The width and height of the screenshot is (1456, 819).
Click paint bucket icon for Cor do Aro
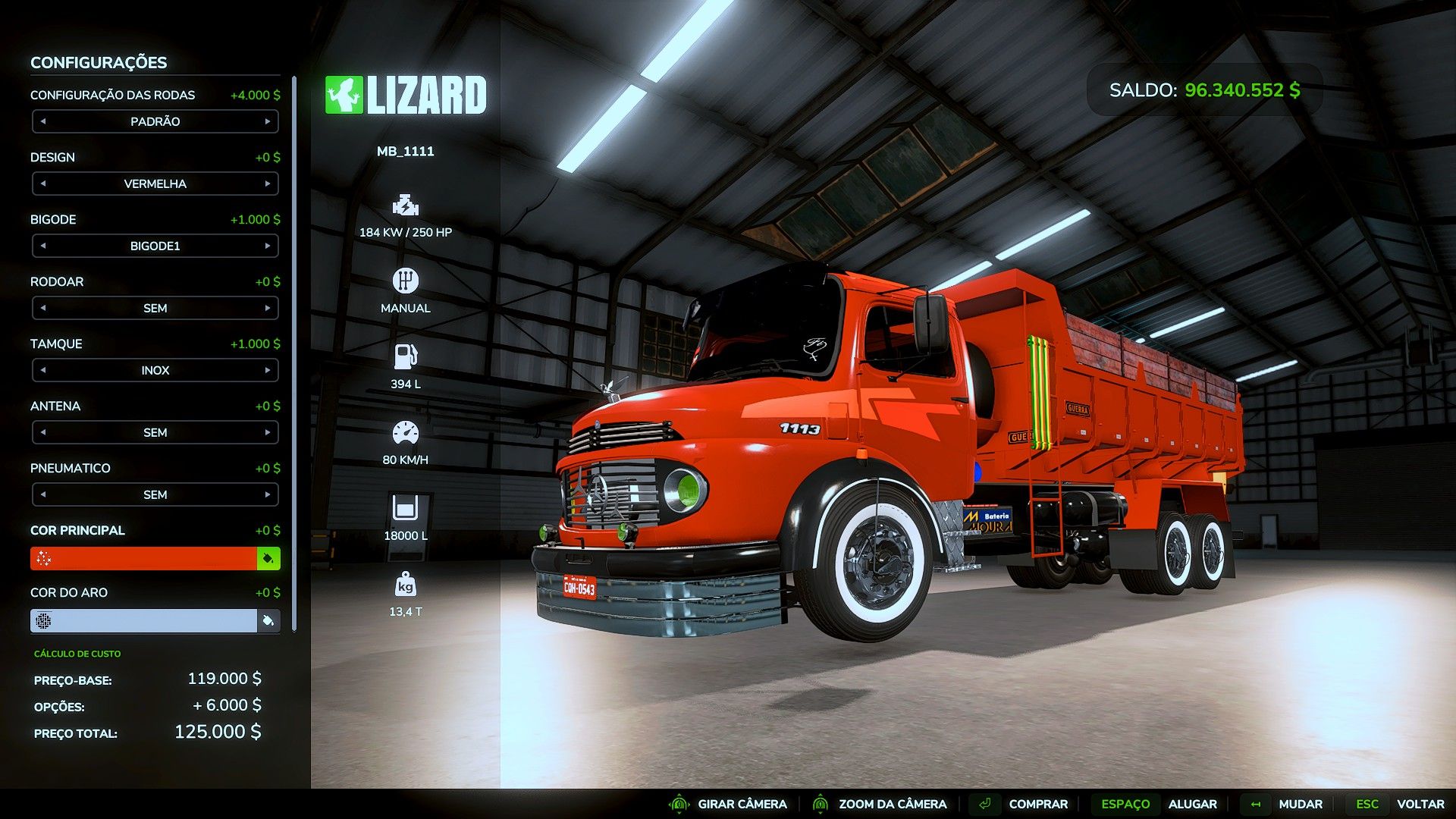pos(268,621)
